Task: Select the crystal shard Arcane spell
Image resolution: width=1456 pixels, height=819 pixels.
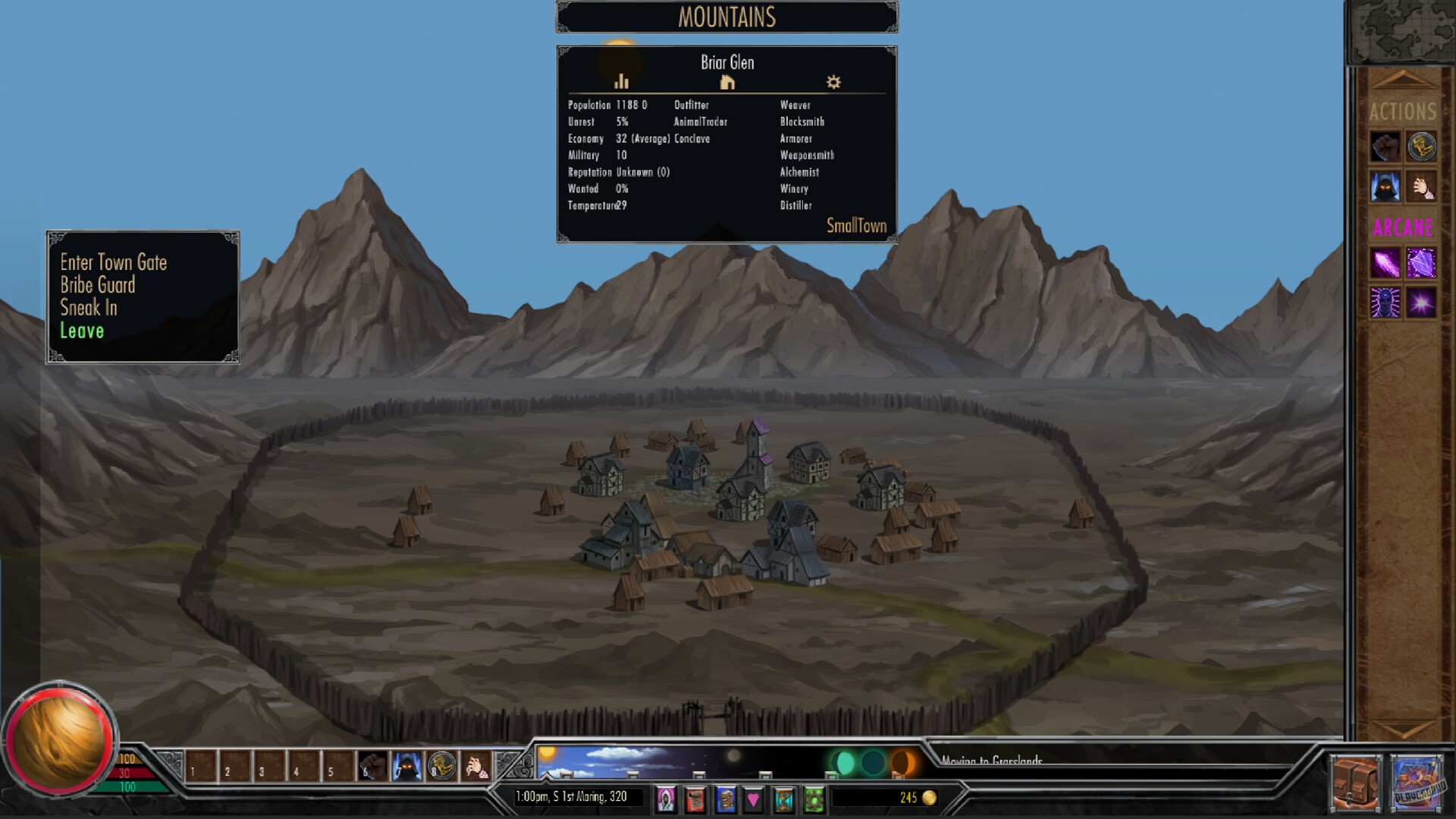Action: [x=1423, y=265]
